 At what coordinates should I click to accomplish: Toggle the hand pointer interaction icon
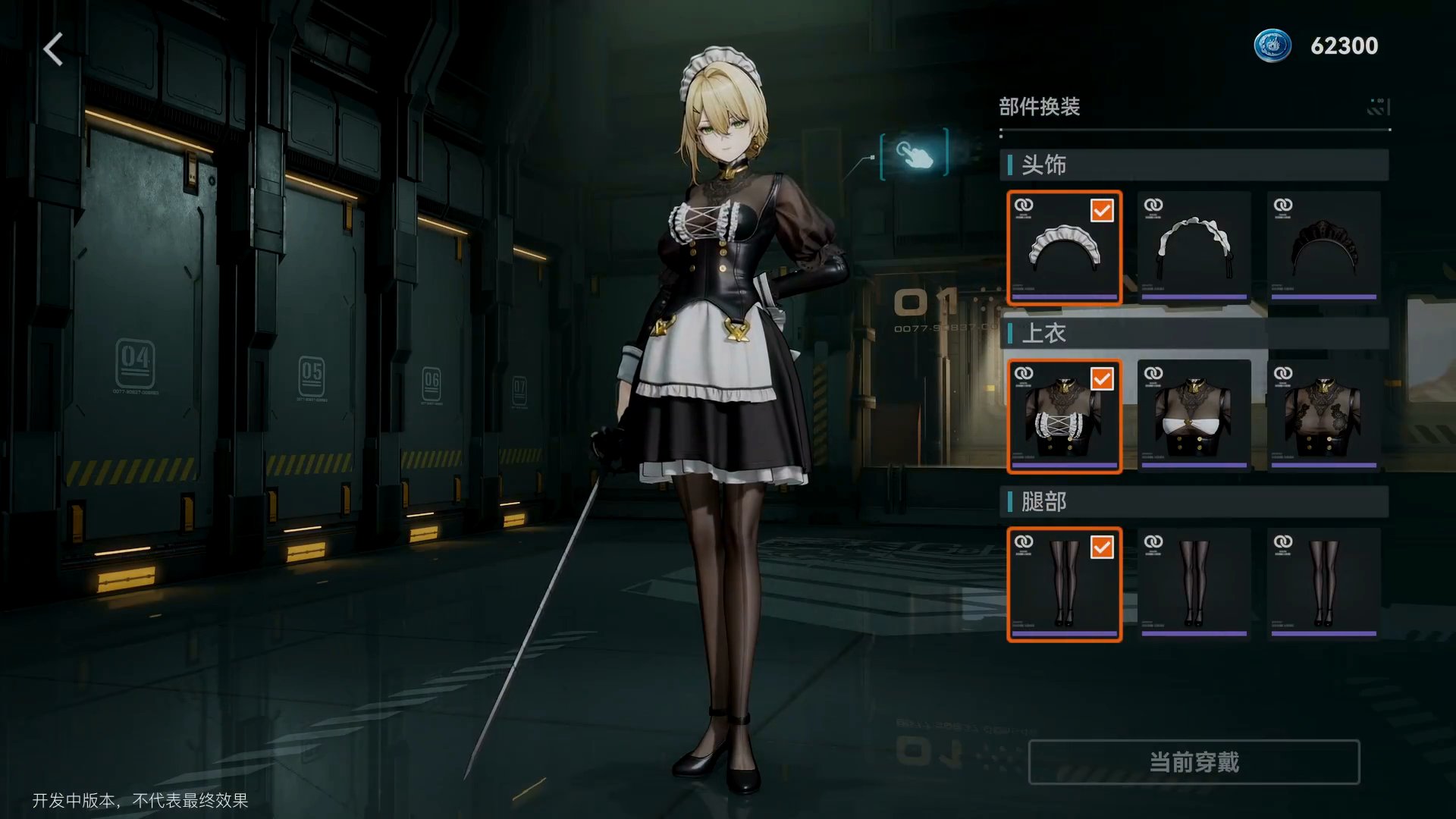(914, 154)
